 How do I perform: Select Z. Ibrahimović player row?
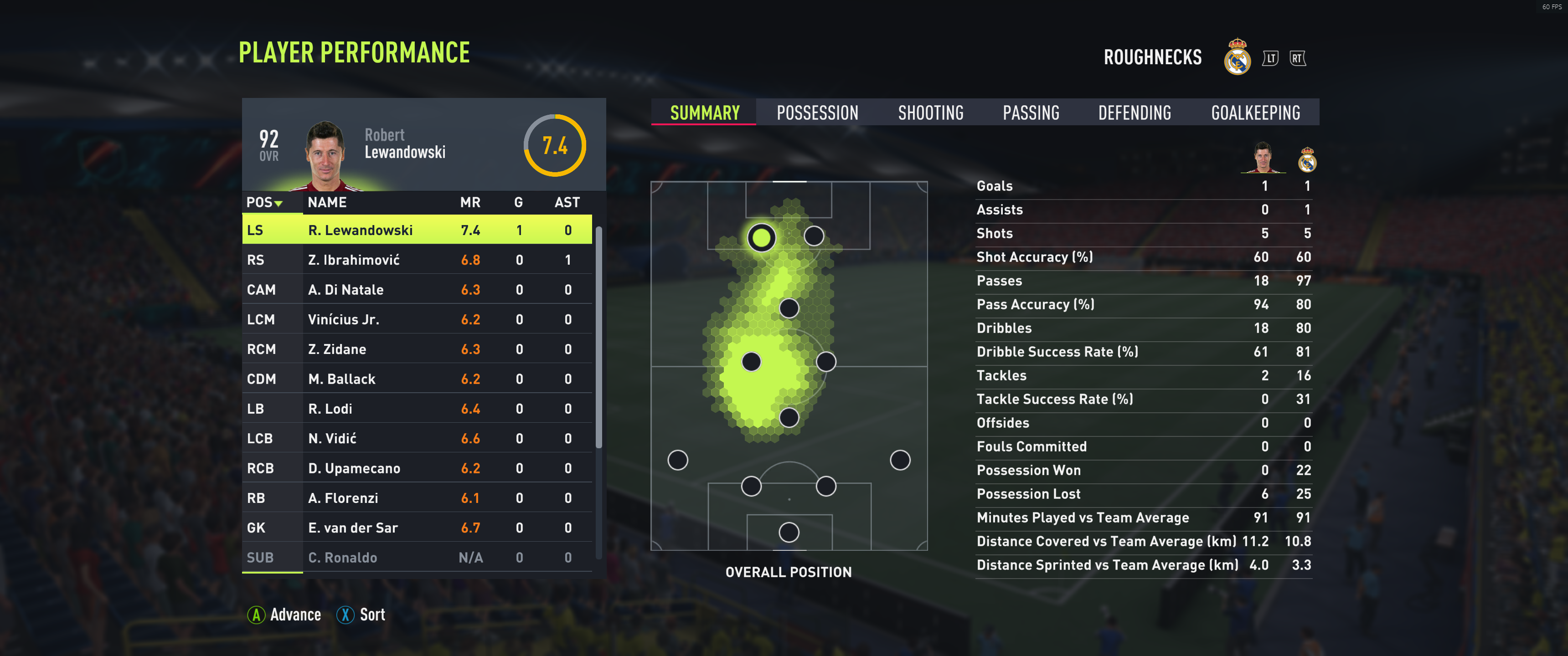click(x=416, y=260)
